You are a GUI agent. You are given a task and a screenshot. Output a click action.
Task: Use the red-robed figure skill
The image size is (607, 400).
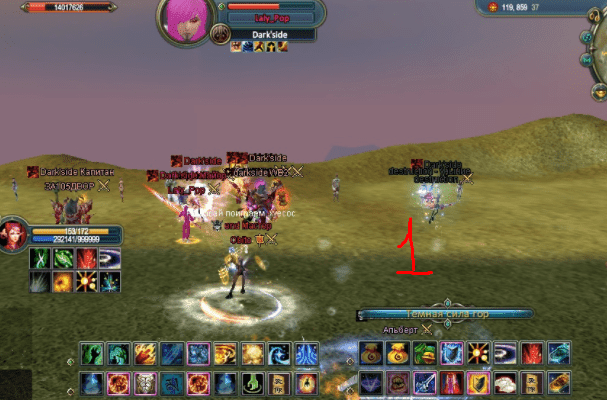click(x=451, y=382)
